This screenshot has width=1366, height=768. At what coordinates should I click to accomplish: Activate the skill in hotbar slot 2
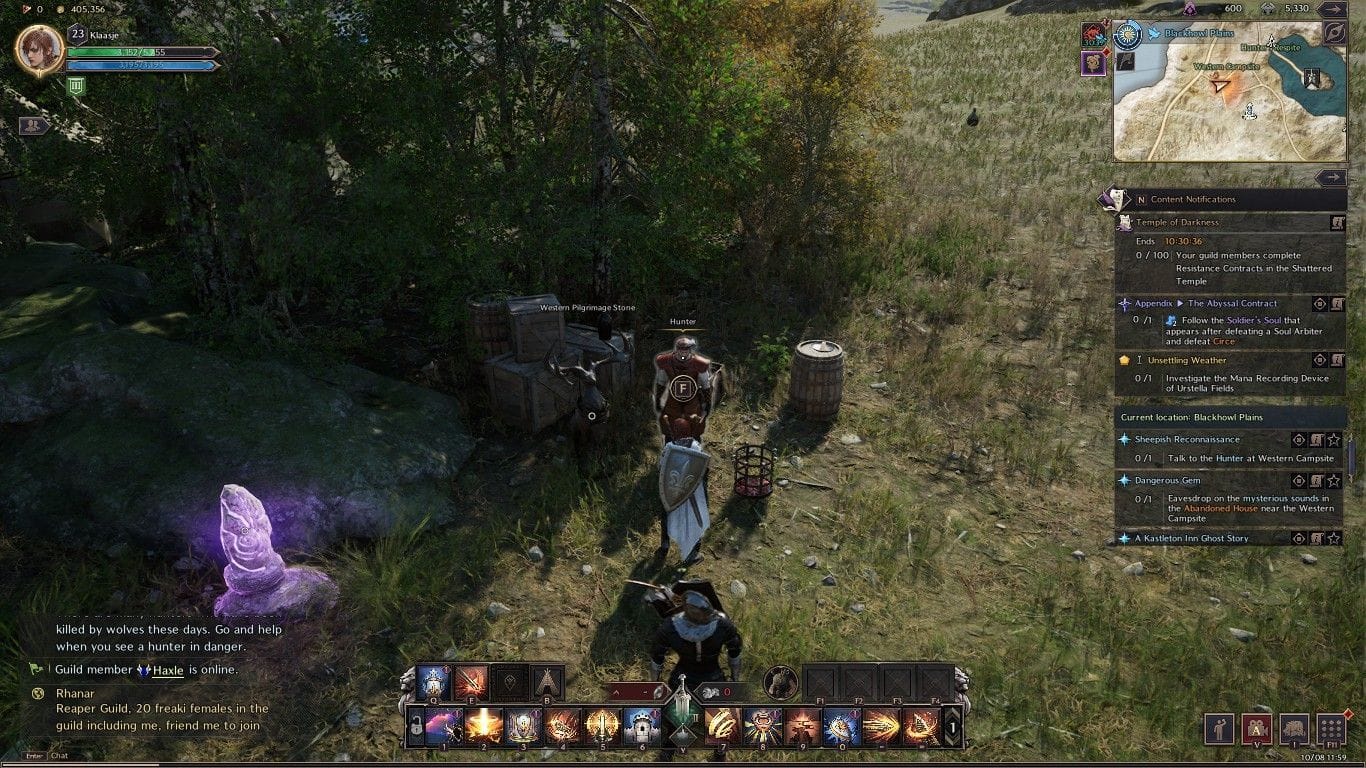483,726
